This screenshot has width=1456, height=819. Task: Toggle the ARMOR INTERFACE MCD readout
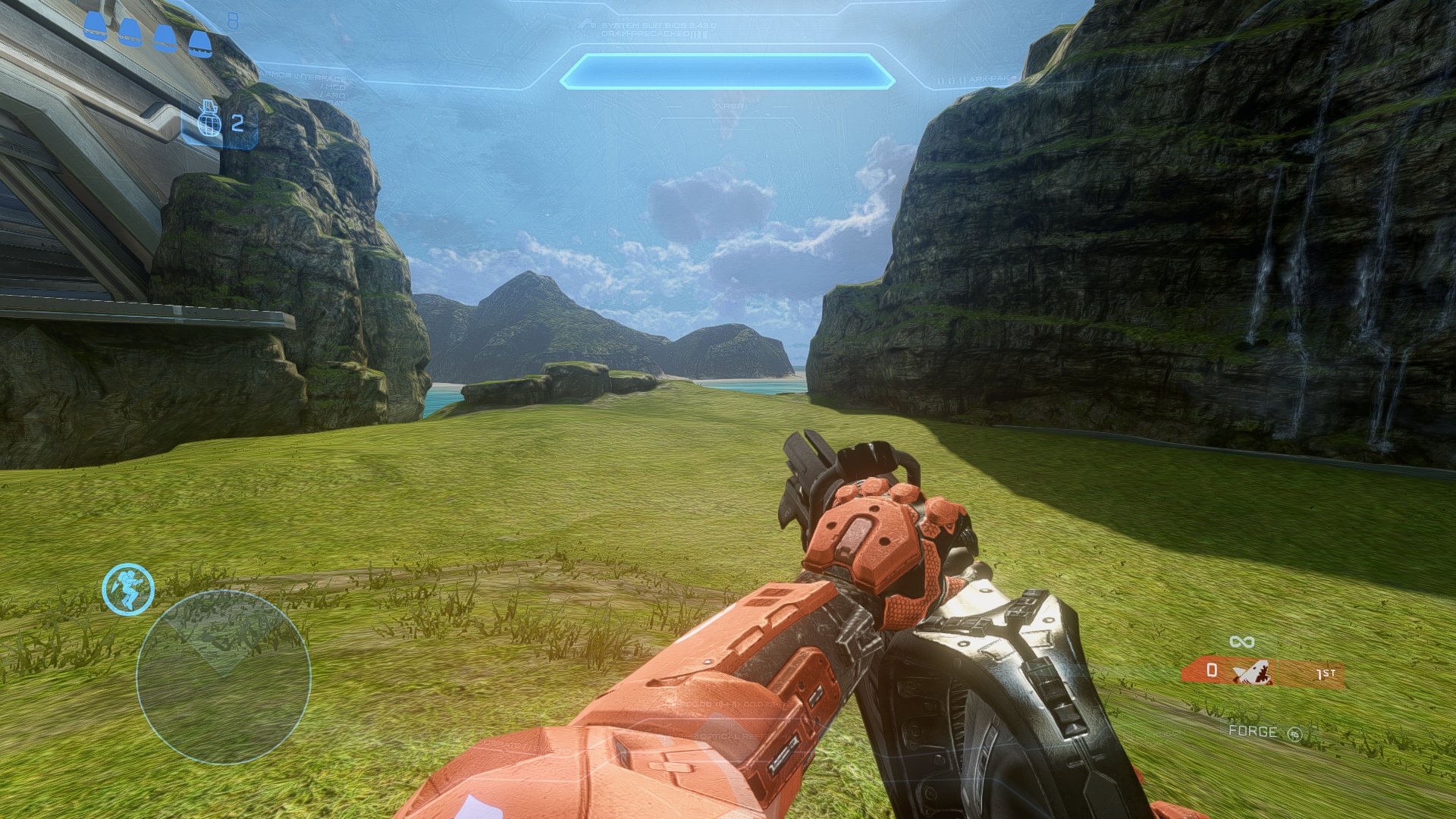tap(333, 86)
